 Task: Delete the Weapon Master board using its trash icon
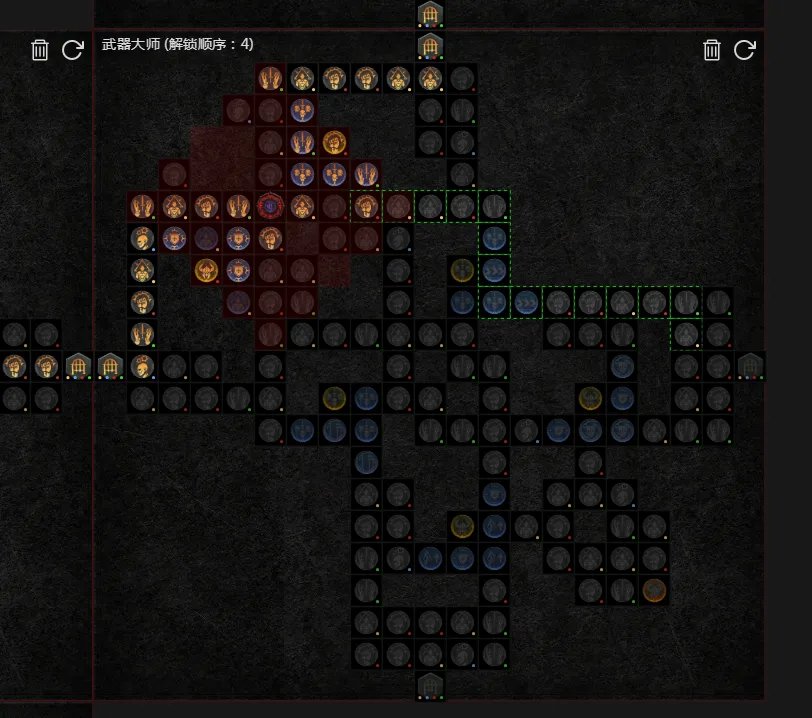tap(712, 50)
